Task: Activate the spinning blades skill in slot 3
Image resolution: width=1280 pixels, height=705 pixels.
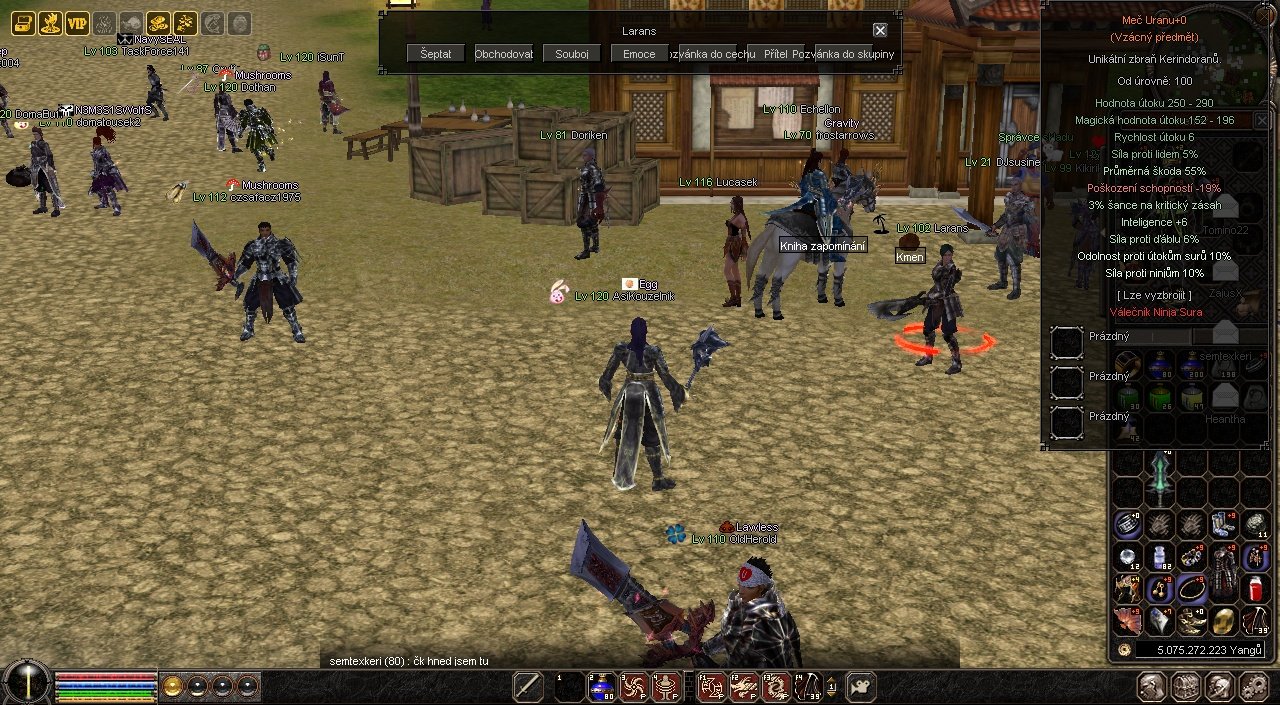Action: [x=634, y=686]
